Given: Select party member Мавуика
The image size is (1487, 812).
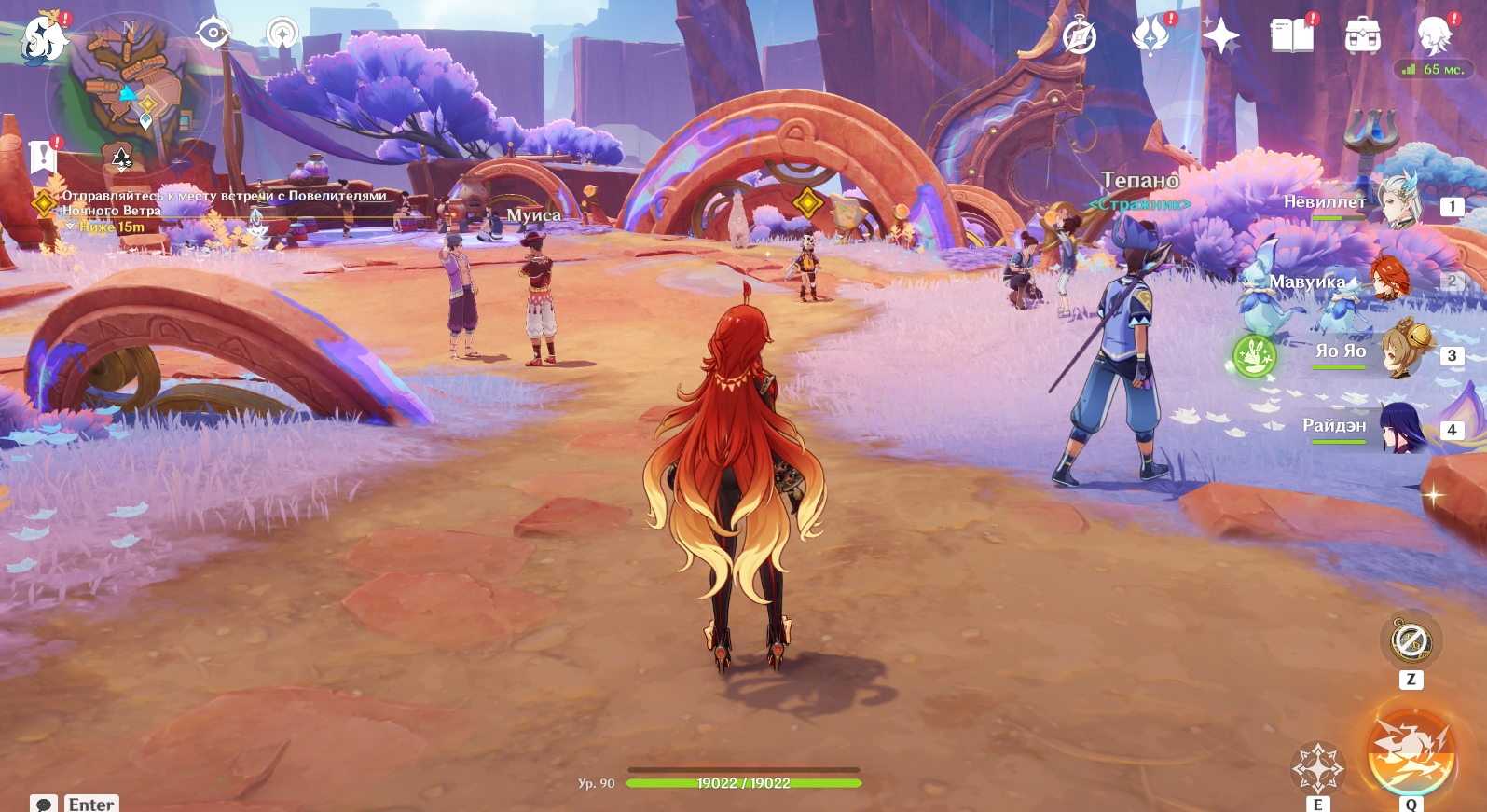Looking at the screenshot, I should pyautogui.click(x=1389, y=280).
